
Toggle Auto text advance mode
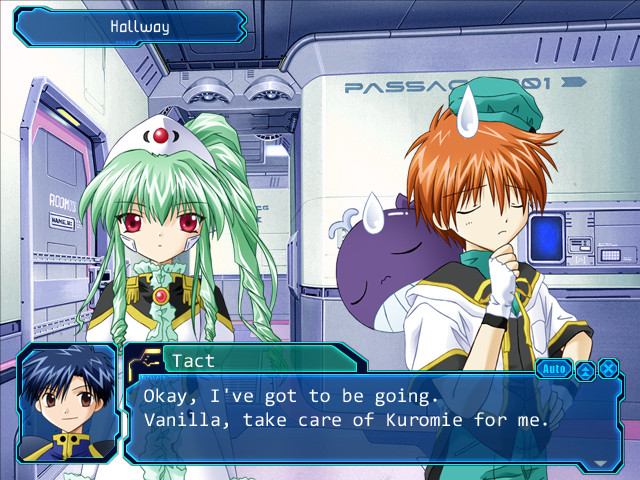[553, 369]
